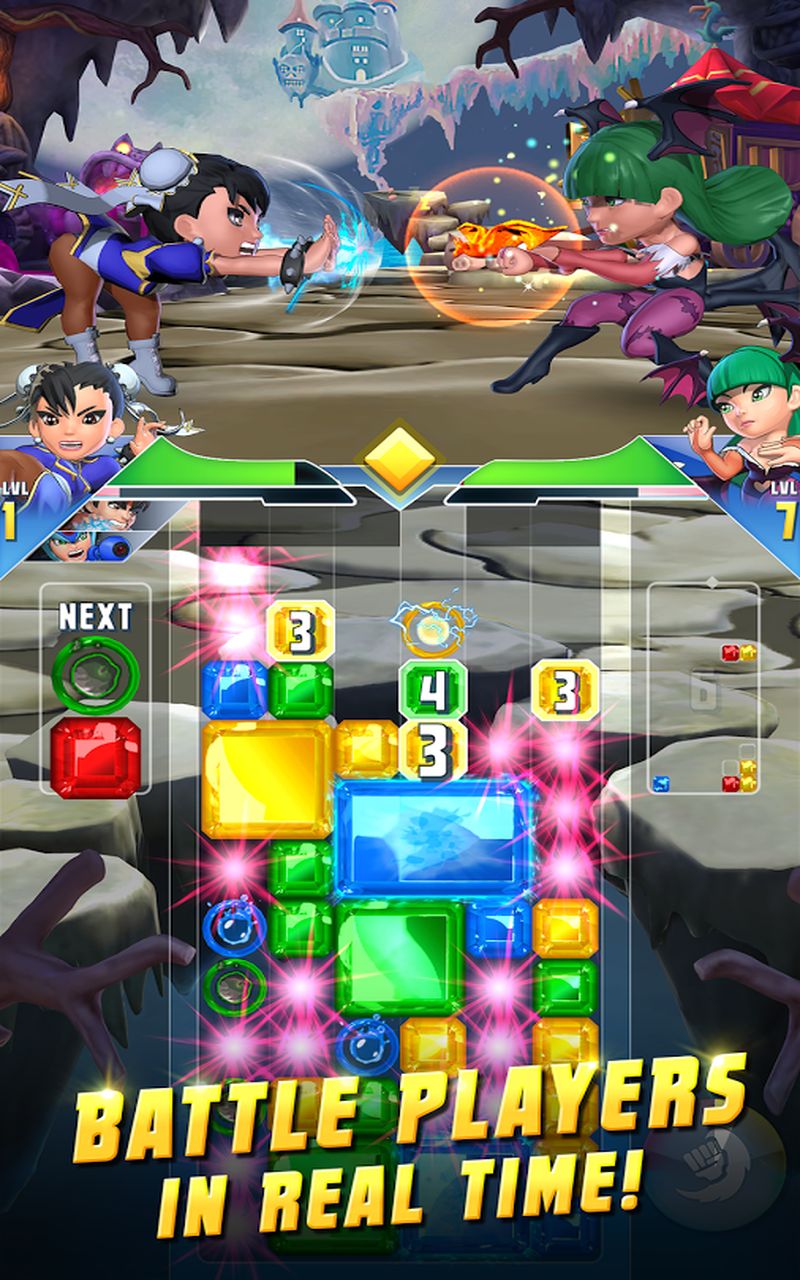Select the large yellow gem block

pos(266,779)
